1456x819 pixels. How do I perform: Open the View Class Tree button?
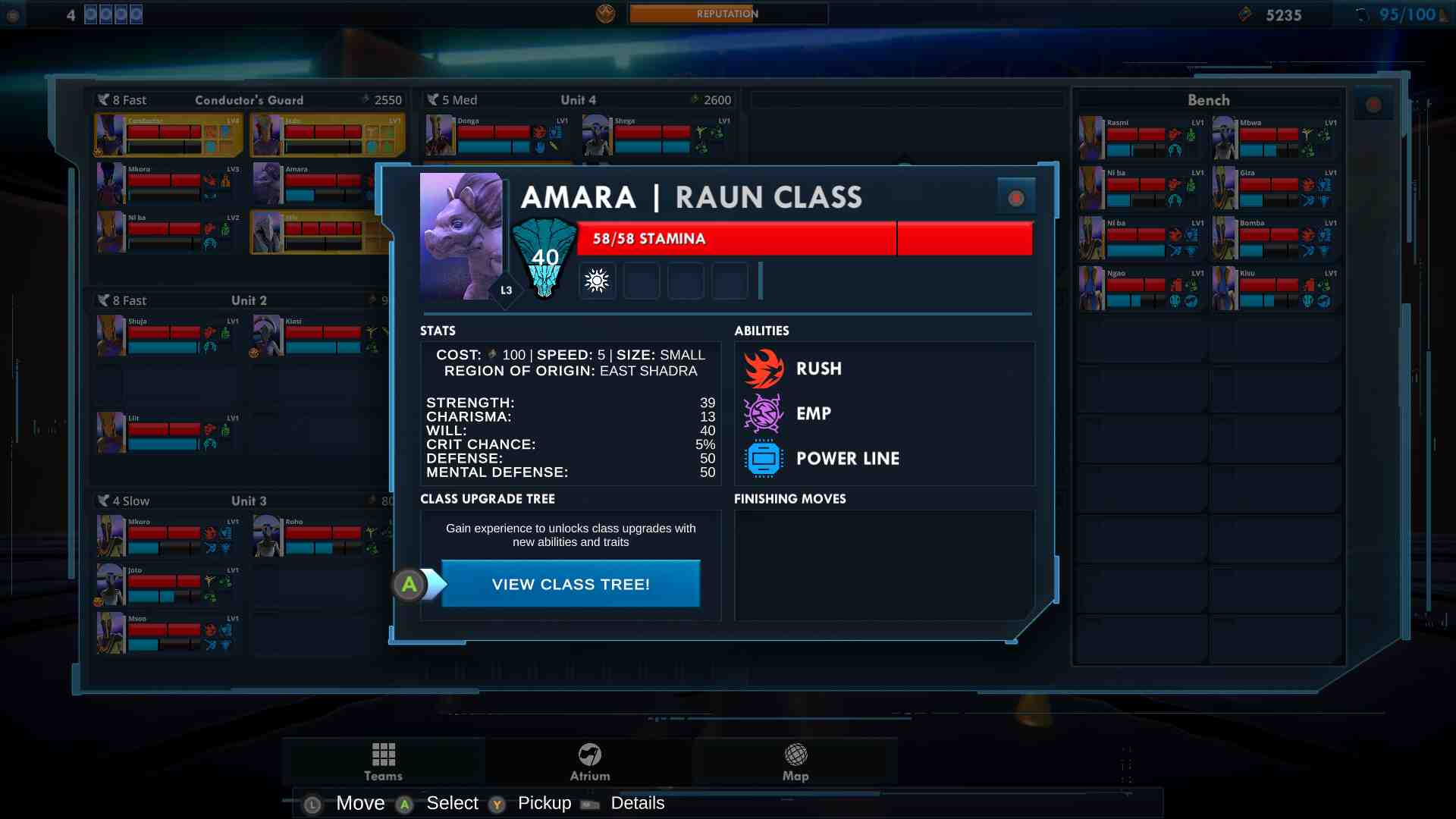point(570,584)
